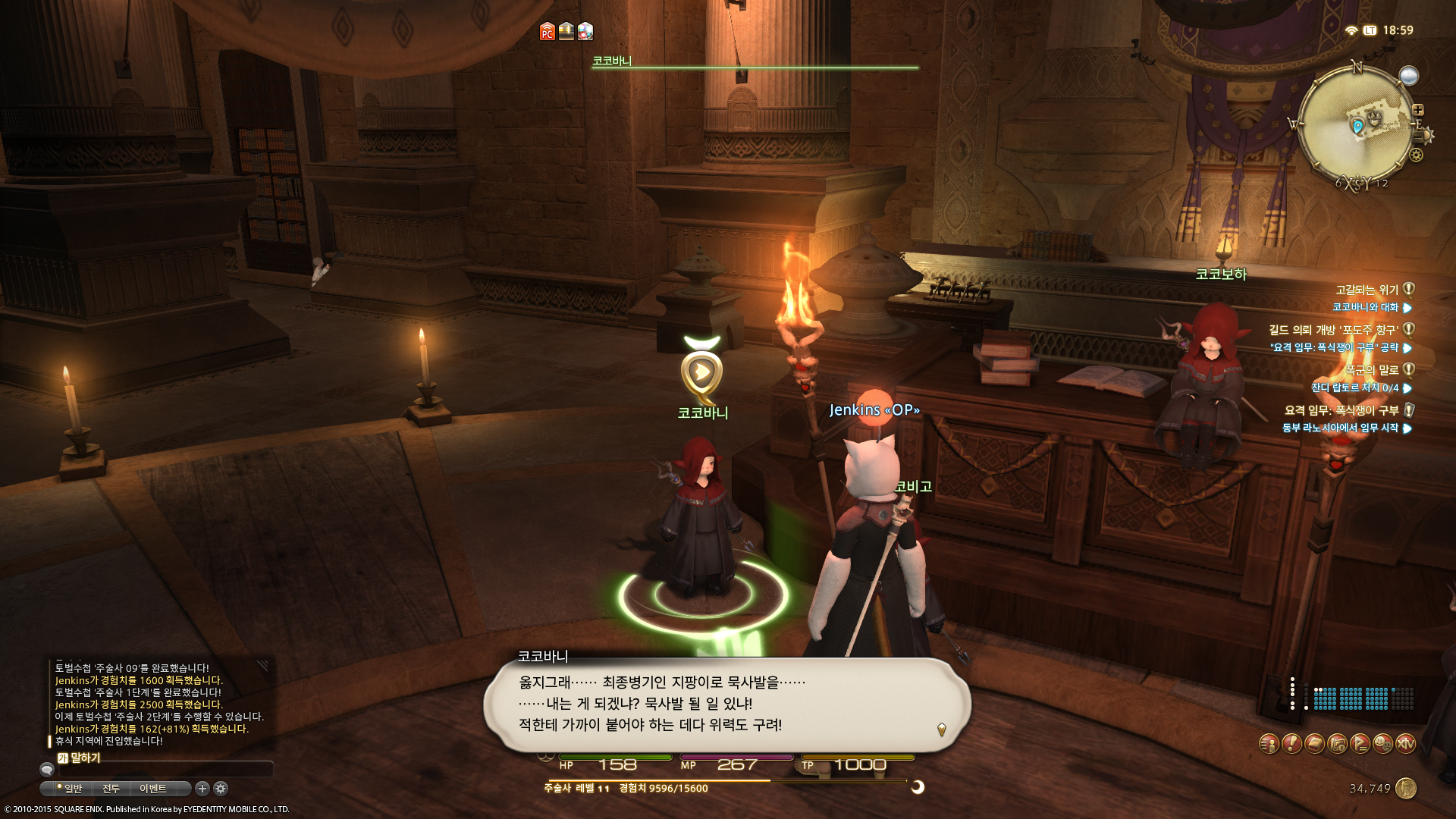
Task: Open chat log settings gear
Action: coord(221,789)
